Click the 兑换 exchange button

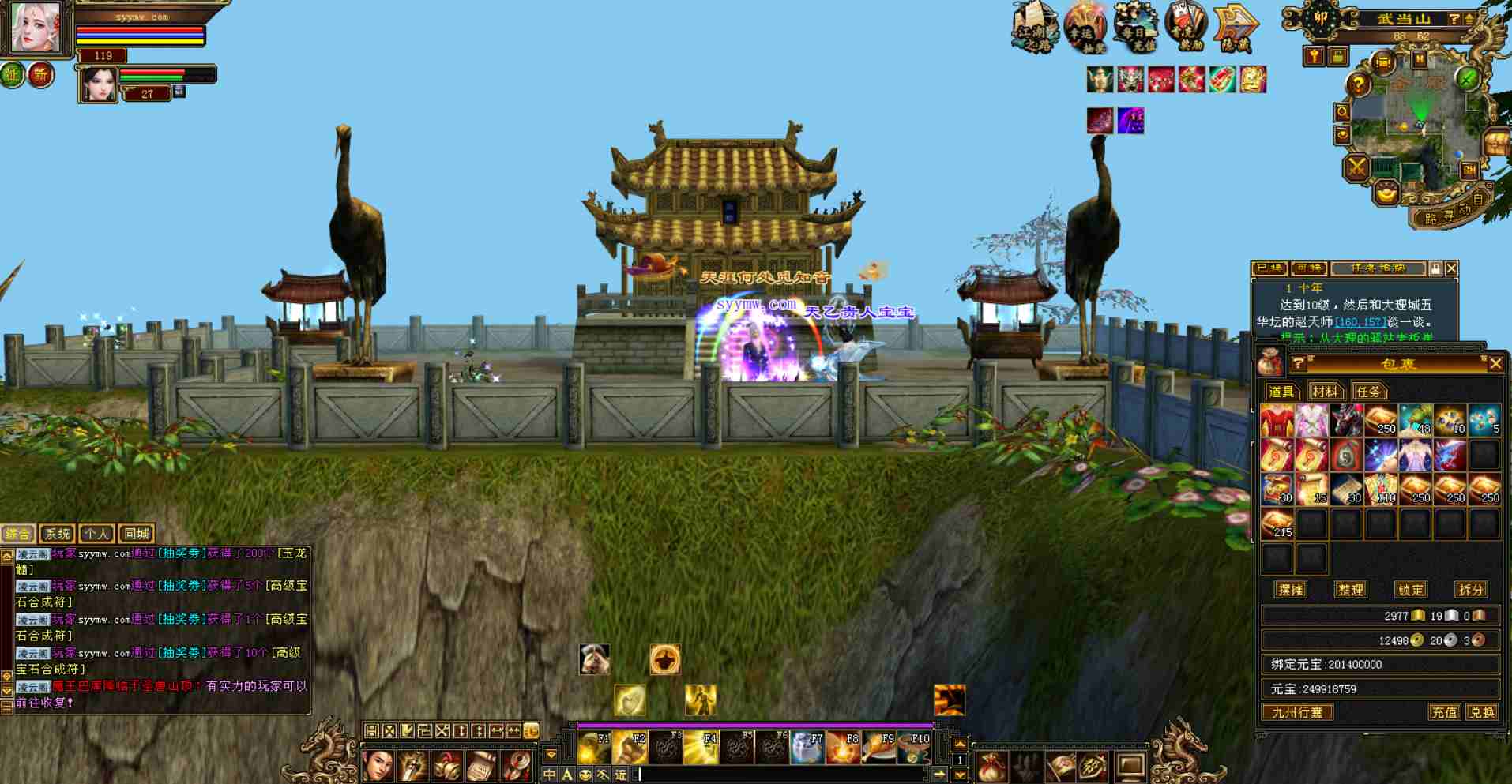click(1480, 712)
